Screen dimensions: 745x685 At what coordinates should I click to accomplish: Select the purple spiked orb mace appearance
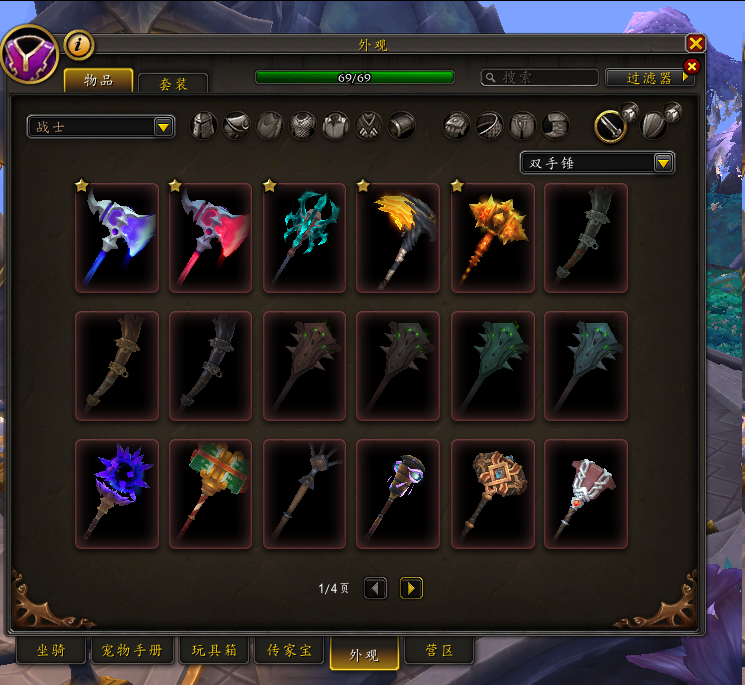pyautogui.click(x=117, y=493)
